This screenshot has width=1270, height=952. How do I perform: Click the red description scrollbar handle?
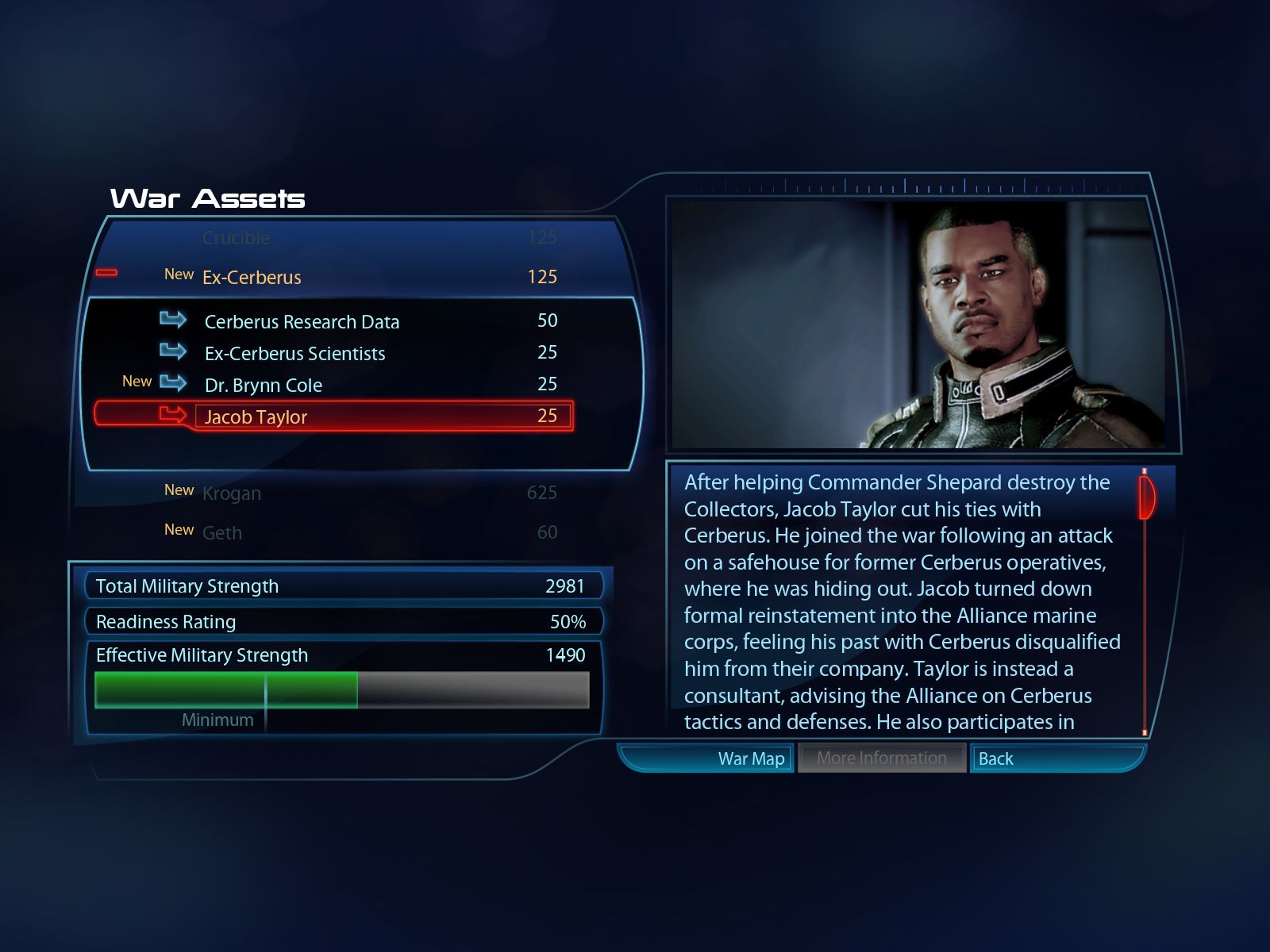pos(1145,497)
